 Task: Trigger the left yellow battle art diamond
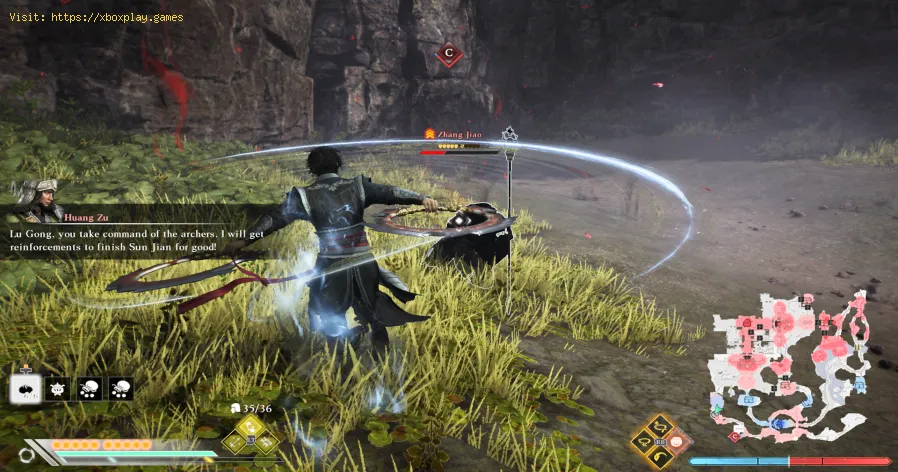(x=644, y=442)
